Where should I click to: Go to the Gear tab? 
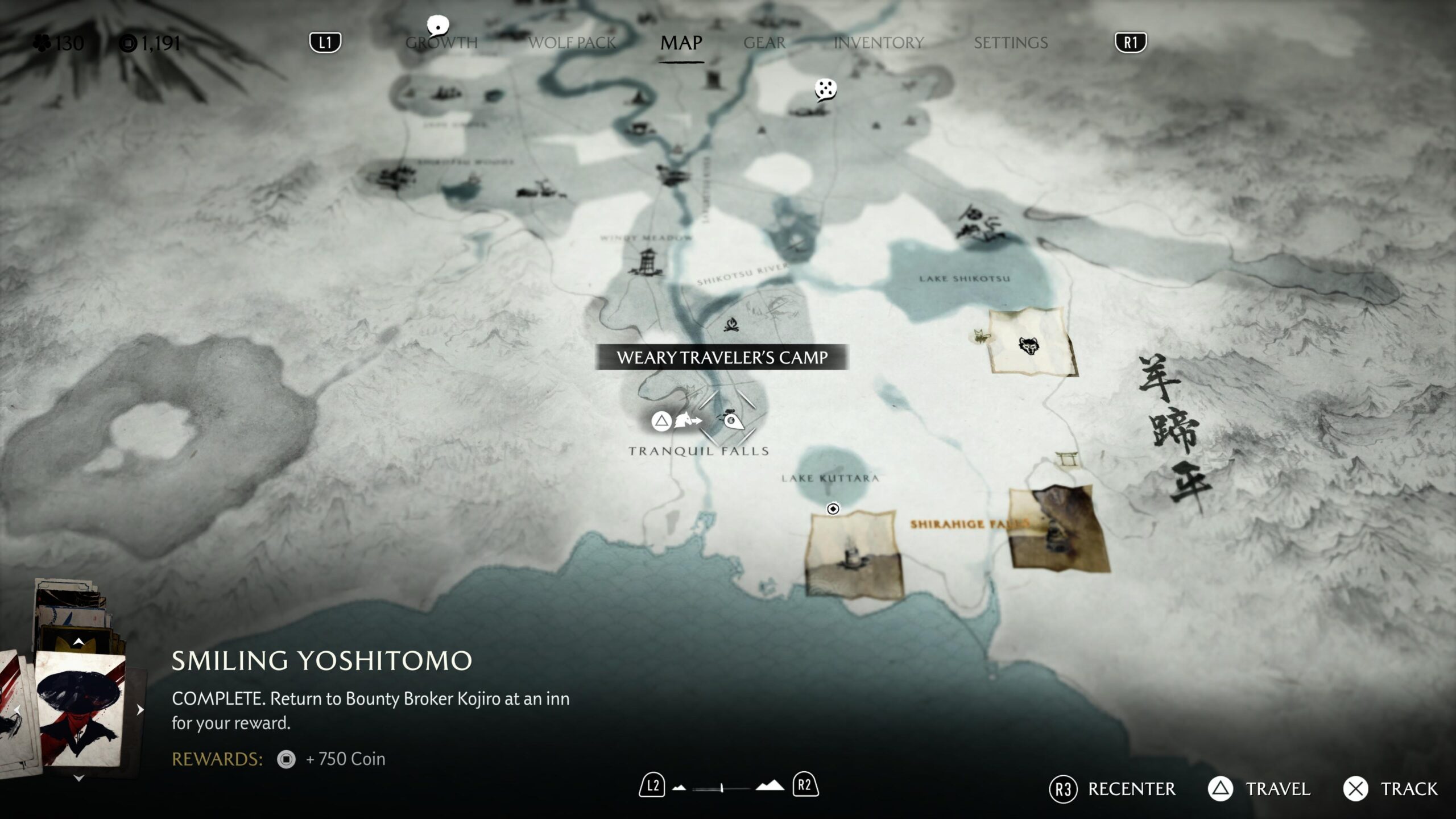[x=764, y=43]
